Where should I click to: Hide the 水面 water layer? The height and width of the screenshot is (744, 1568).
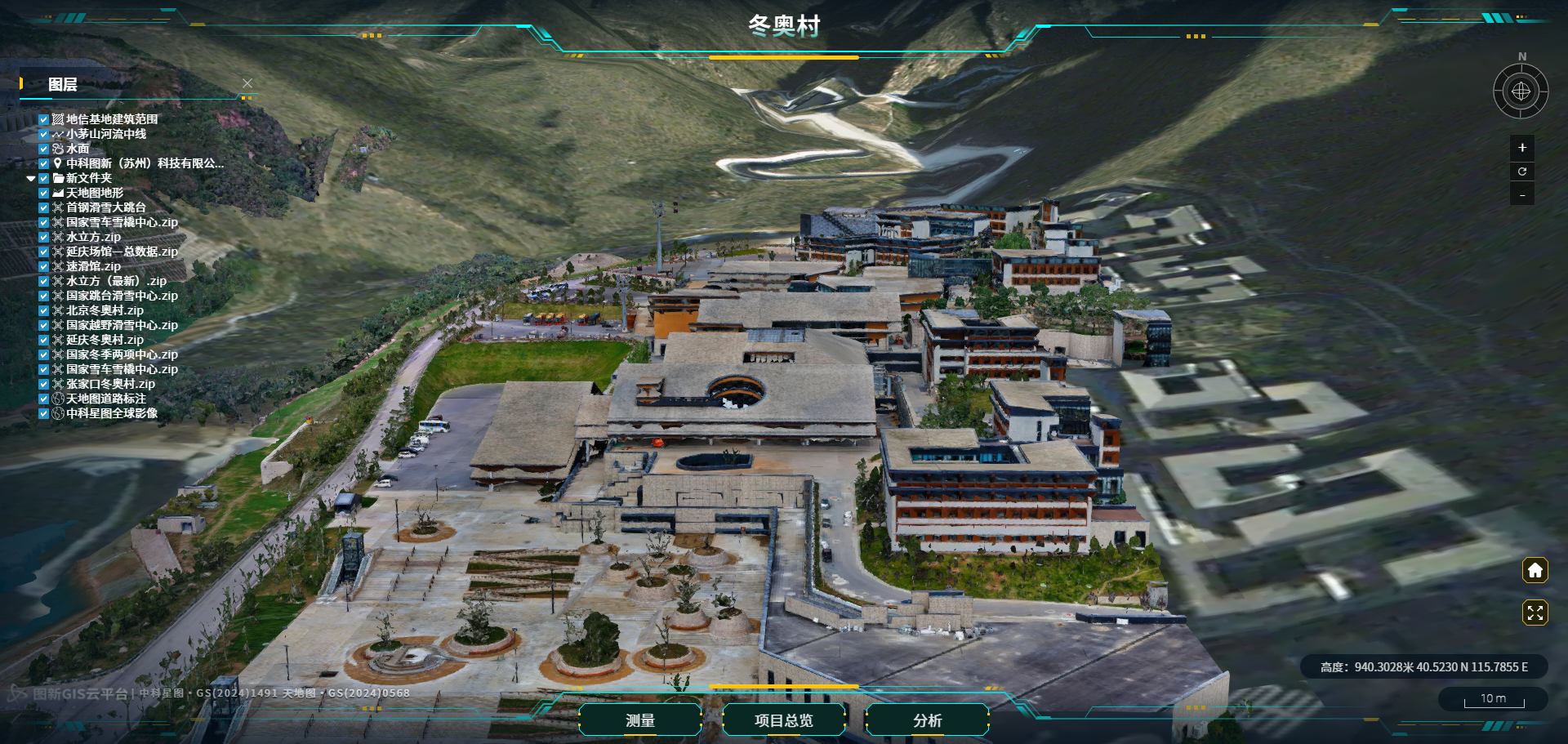44,149
